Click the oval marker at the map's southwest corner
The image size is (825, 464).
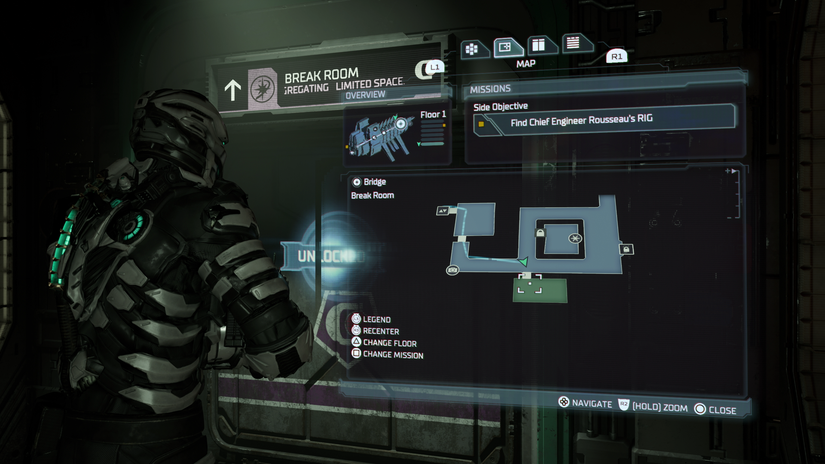[452, 271]
